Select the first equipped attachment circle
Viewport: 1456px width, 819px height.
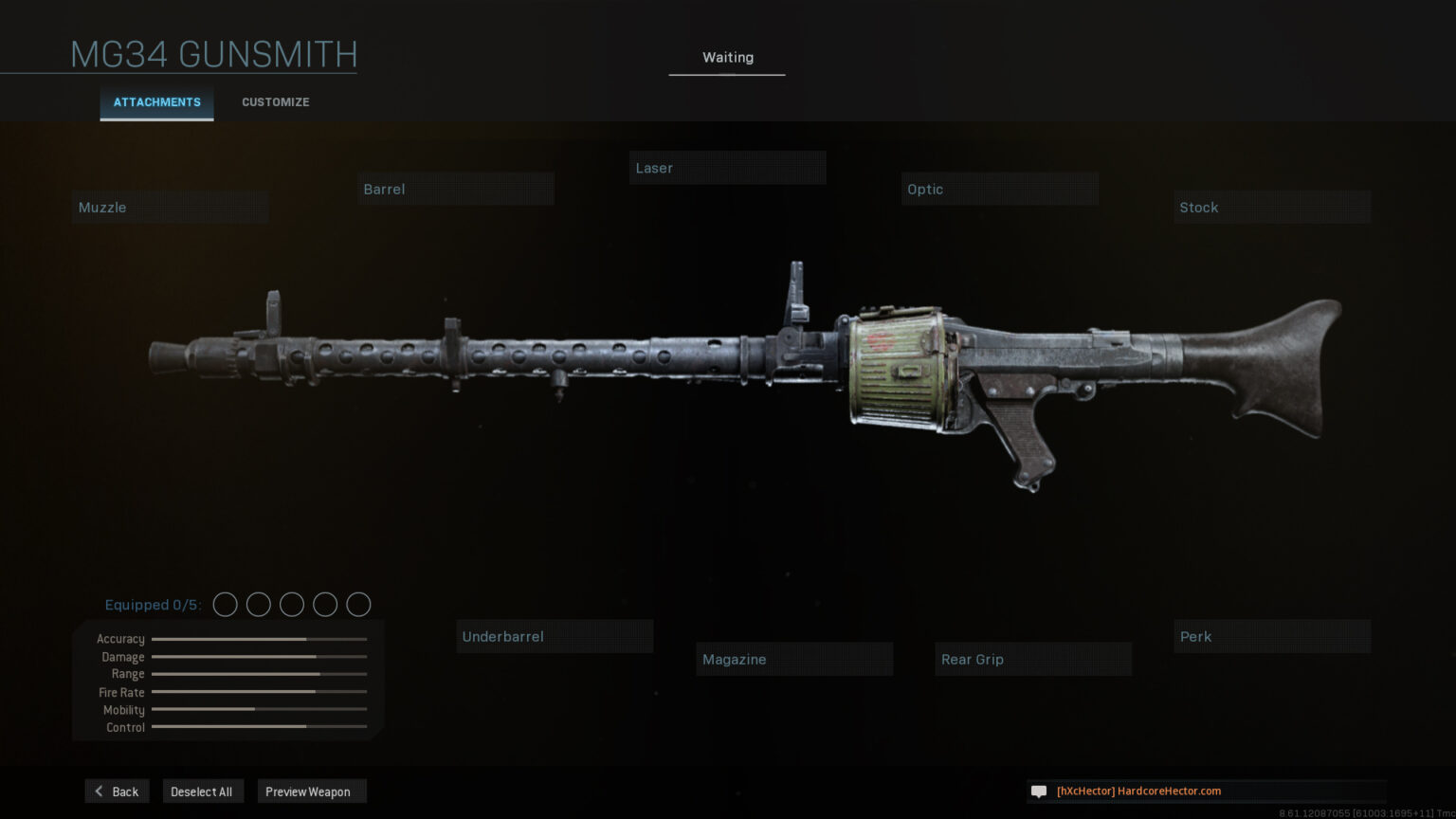point(226,604)
